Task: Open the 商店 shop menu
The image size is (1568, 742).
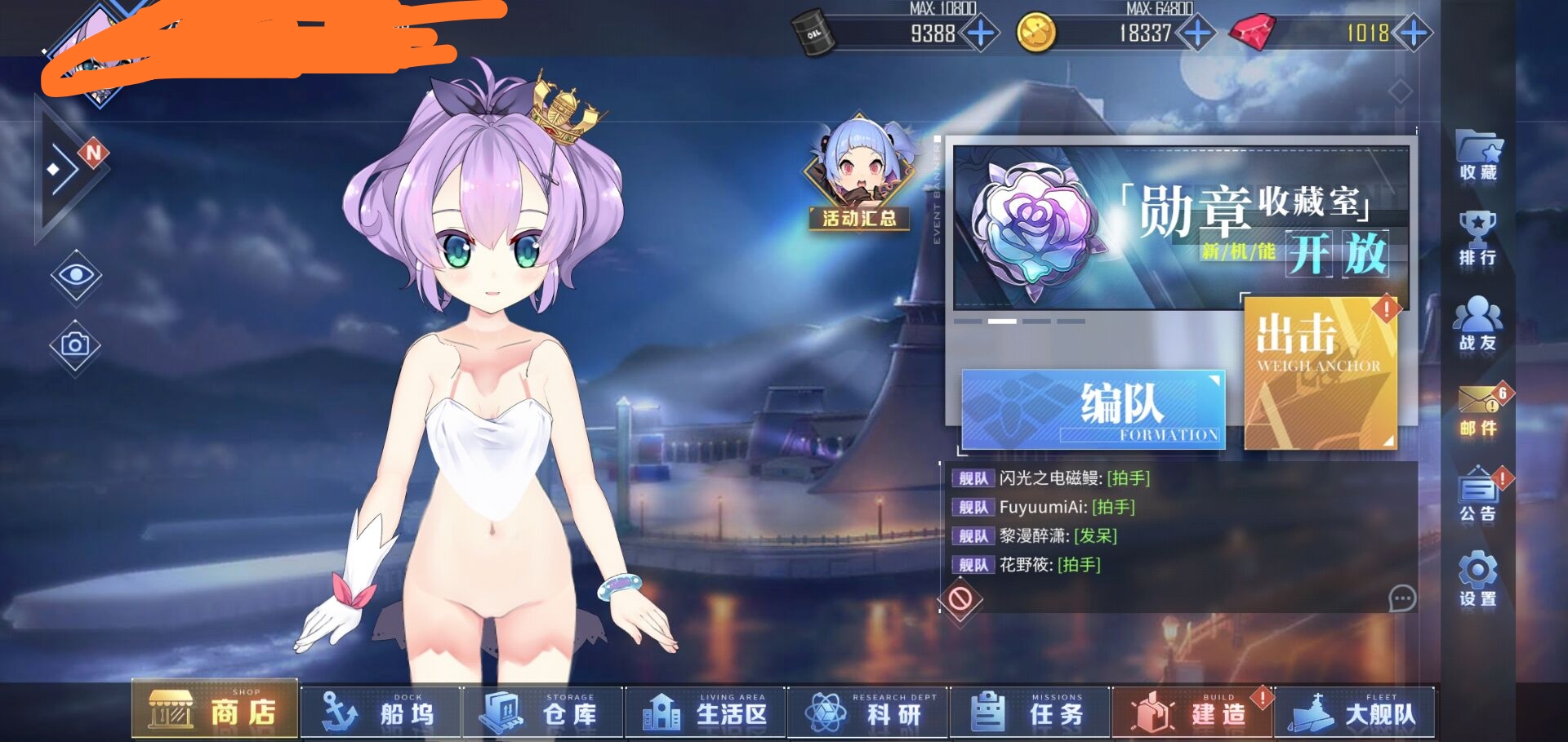Action: 215,709
